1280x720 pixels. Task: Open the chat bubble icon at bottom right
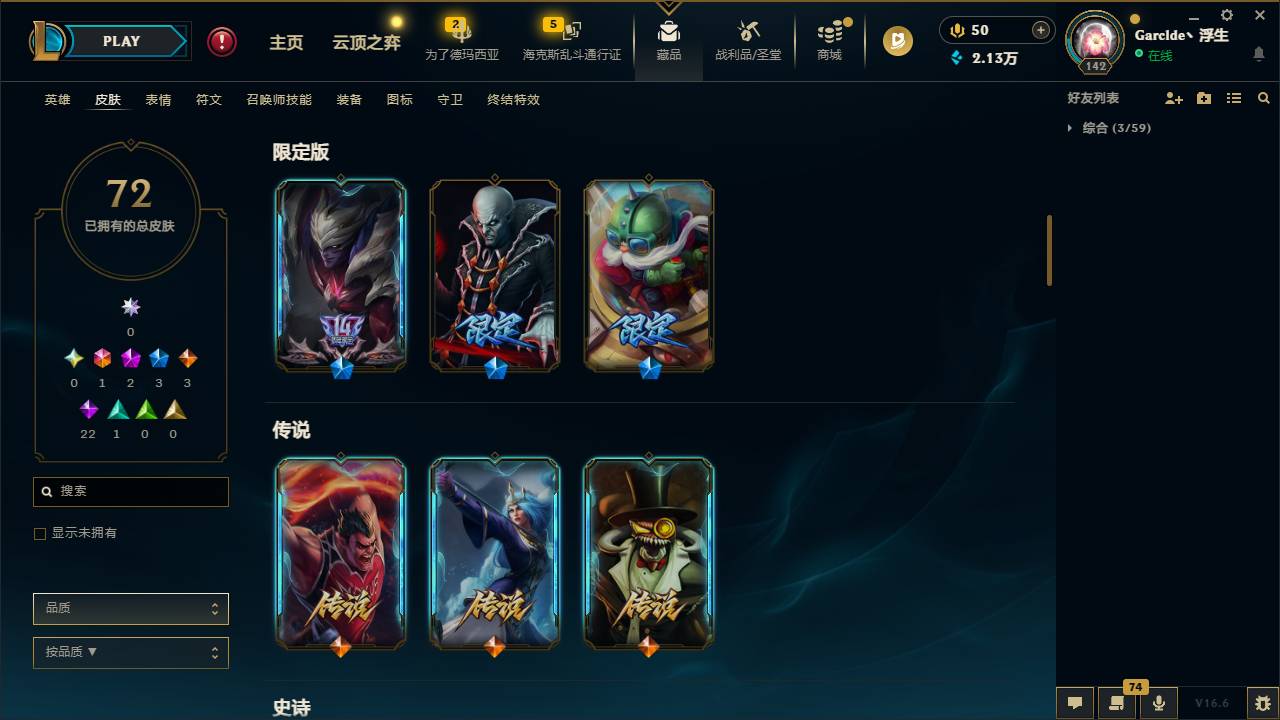1075,702
